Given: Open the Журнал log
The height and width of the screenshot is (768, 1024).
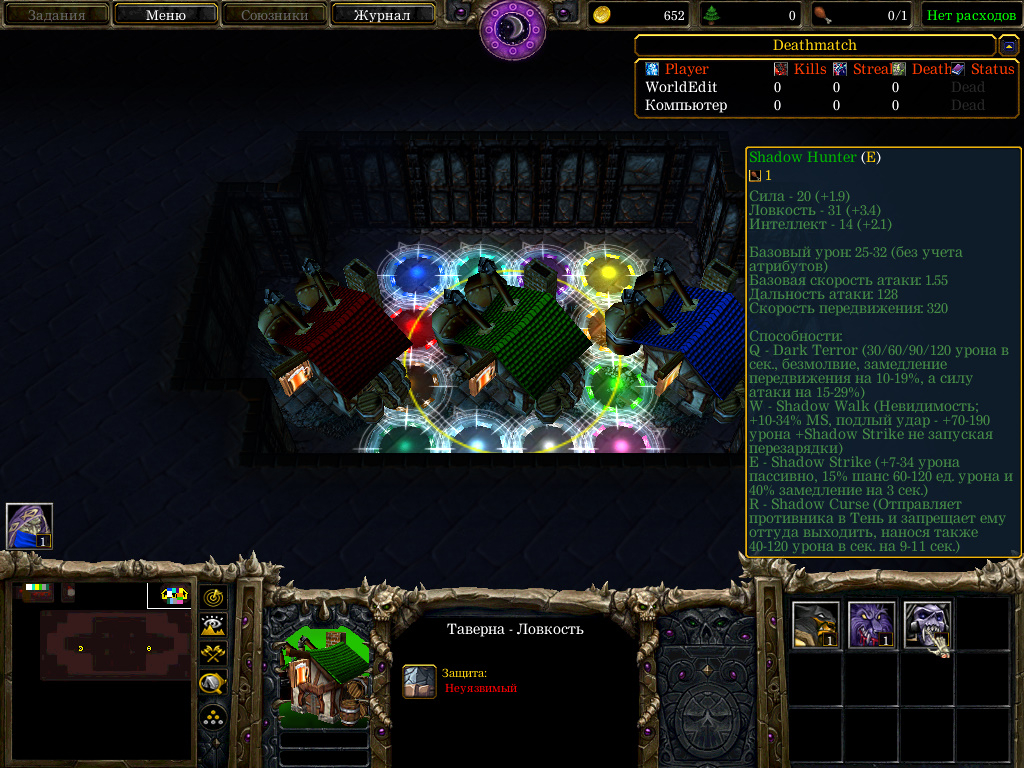Looking at the screenshot, I should pos(381,15).
